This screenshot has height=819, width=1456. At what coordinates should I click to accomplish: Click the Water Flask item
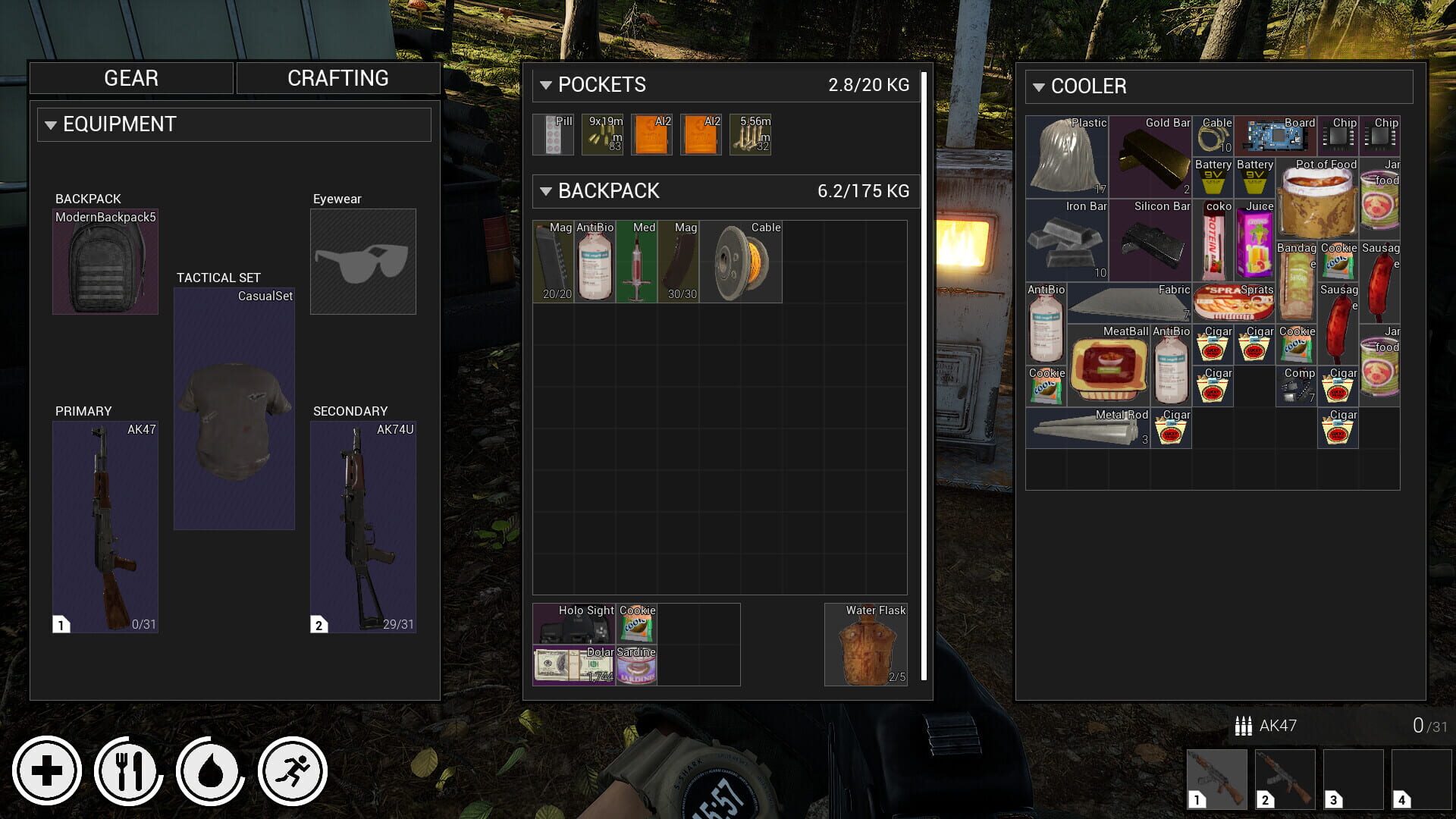pos(864,645)
